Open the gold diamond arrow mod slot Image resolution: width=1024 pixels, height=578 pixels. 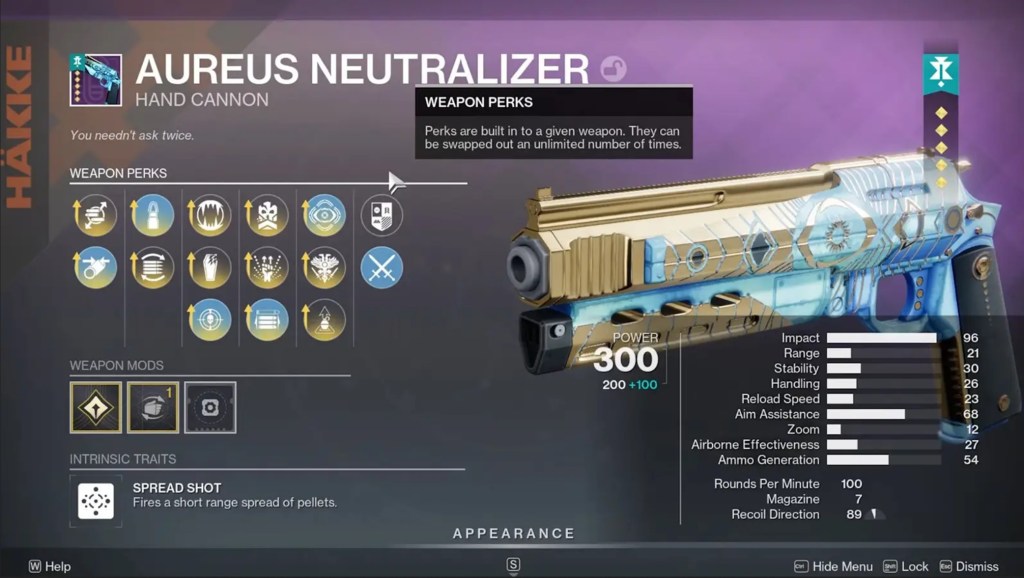point(96,407)
